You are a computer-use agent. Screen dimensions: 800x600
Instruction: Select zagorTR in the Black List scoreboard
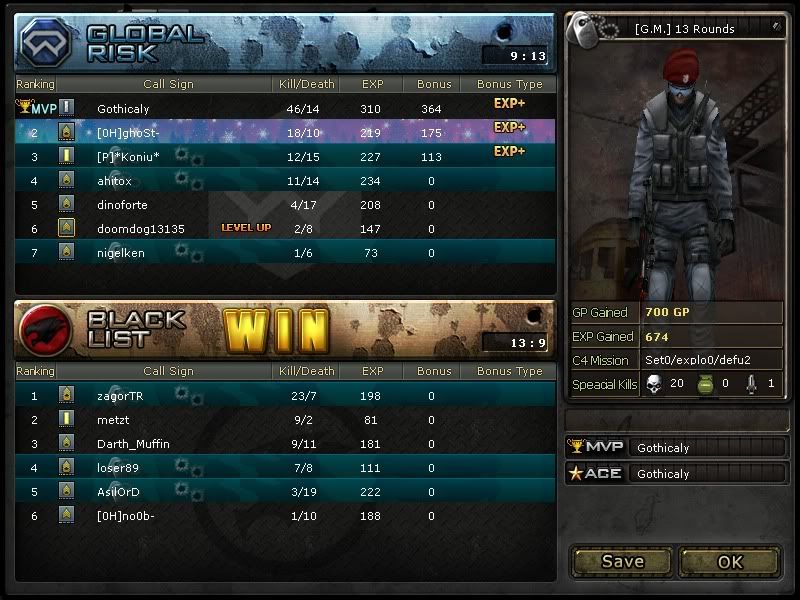[285, 396]
